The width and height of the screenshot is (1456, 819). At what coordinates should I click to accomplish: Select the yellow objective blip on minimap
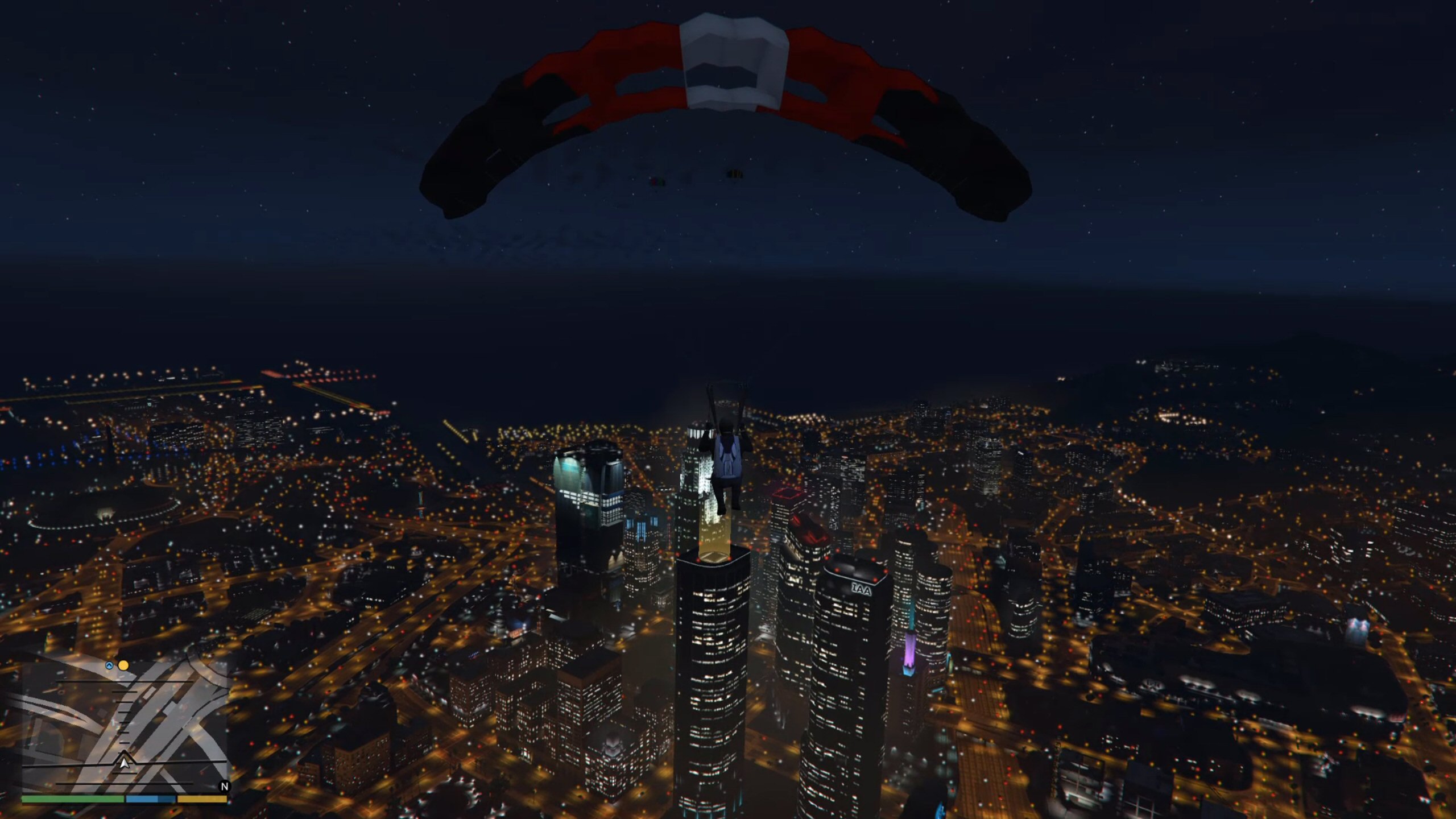pyautogui.click(x=123, y=665)
